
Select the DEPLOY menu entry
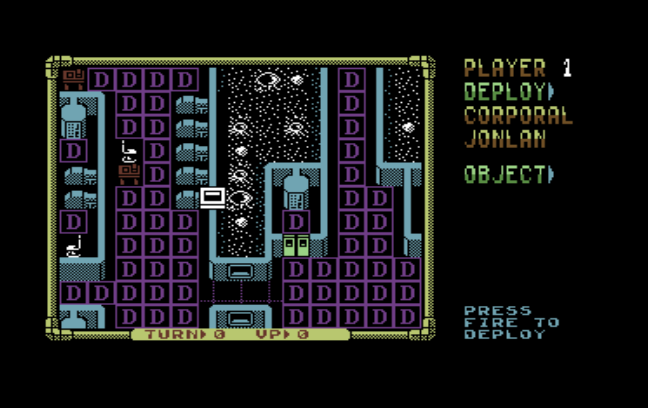[x=508, y=92]
